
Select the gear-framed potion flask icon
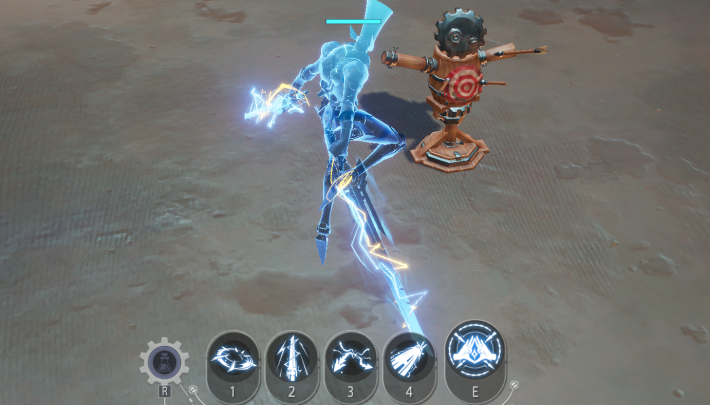163,361
